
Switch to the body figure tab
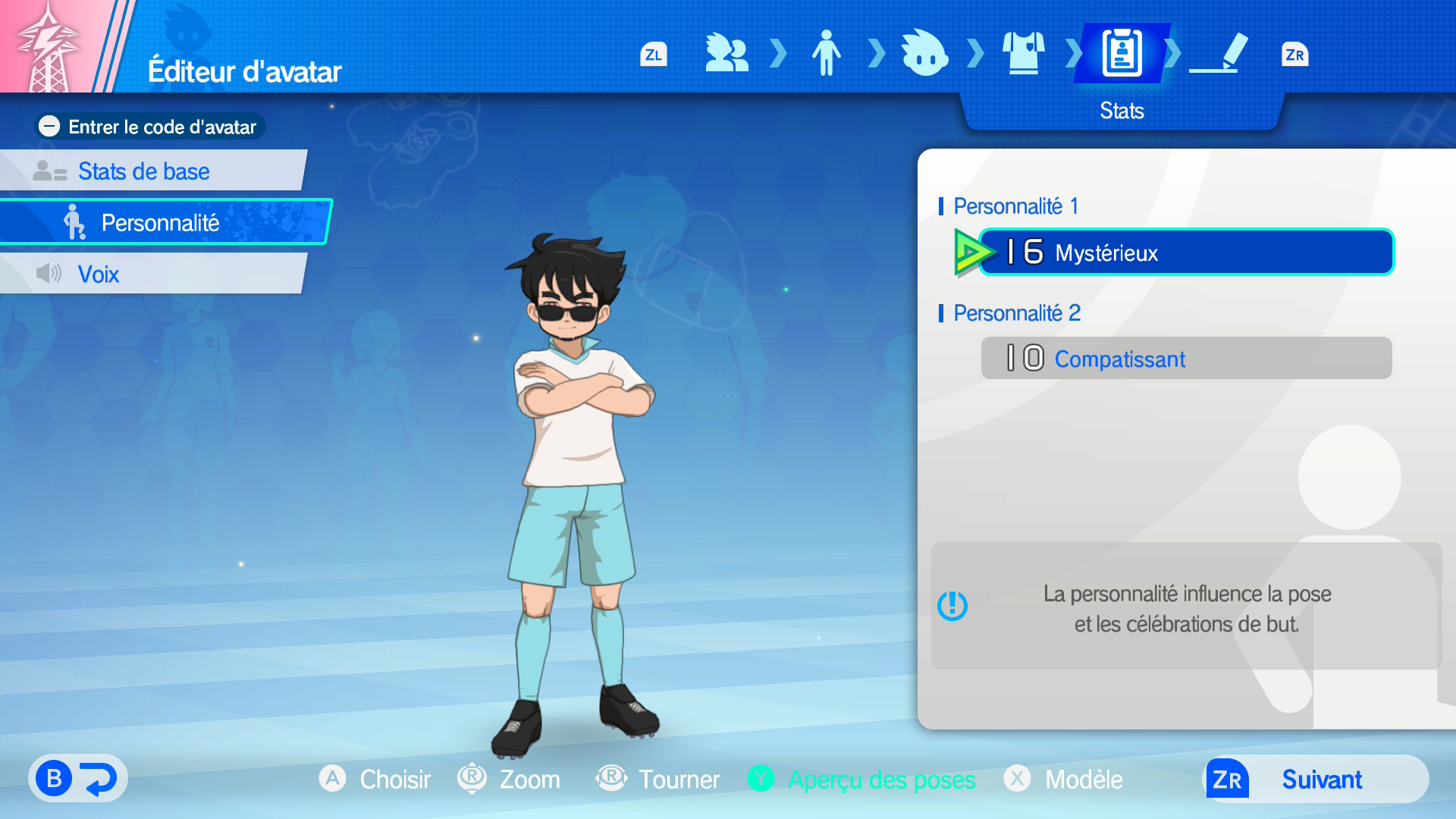tap(826, 54)
